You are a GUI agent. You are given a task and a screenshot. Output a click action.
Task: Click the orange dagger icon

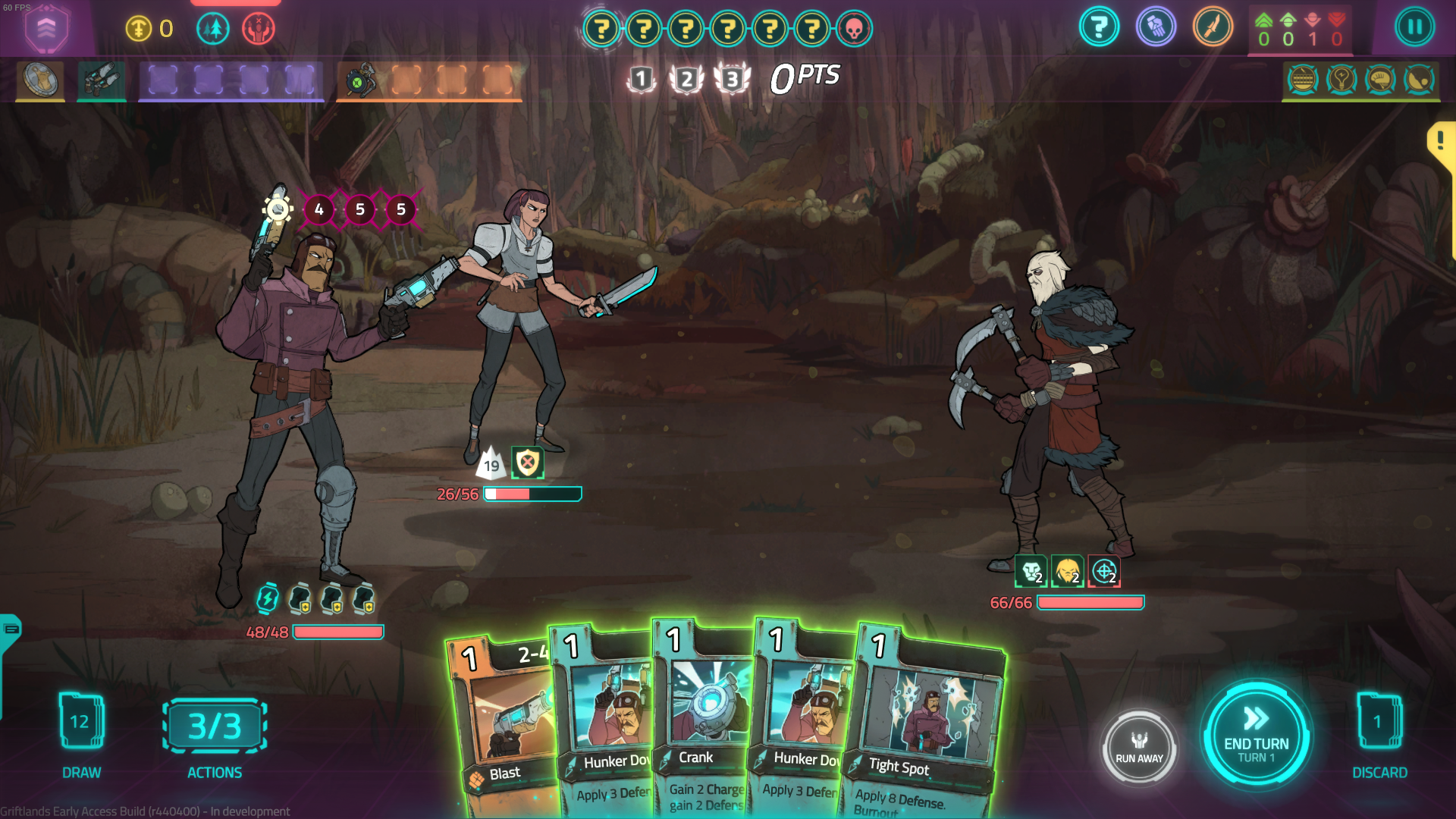[1213, 28]
